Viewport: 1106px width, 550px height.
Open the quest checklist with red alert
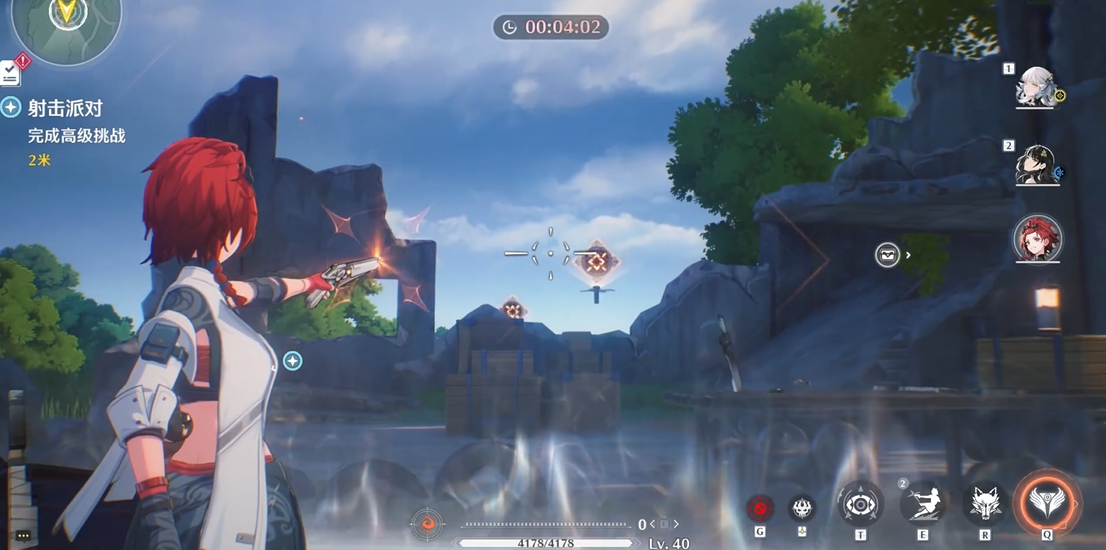pyautogui.click(x=12, y=71)
